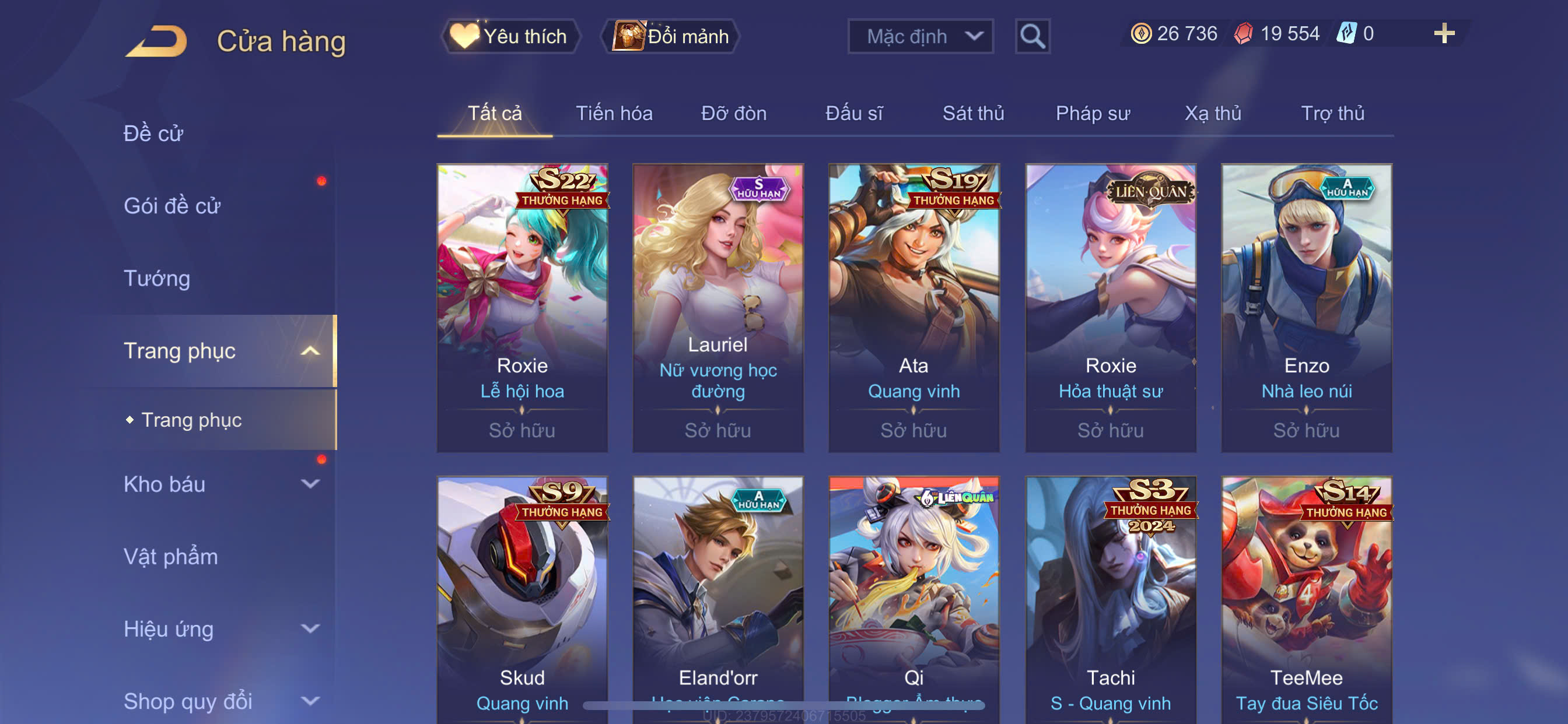
Task: Show the Đỡ đòn skins tab
Action: [733, 113]
